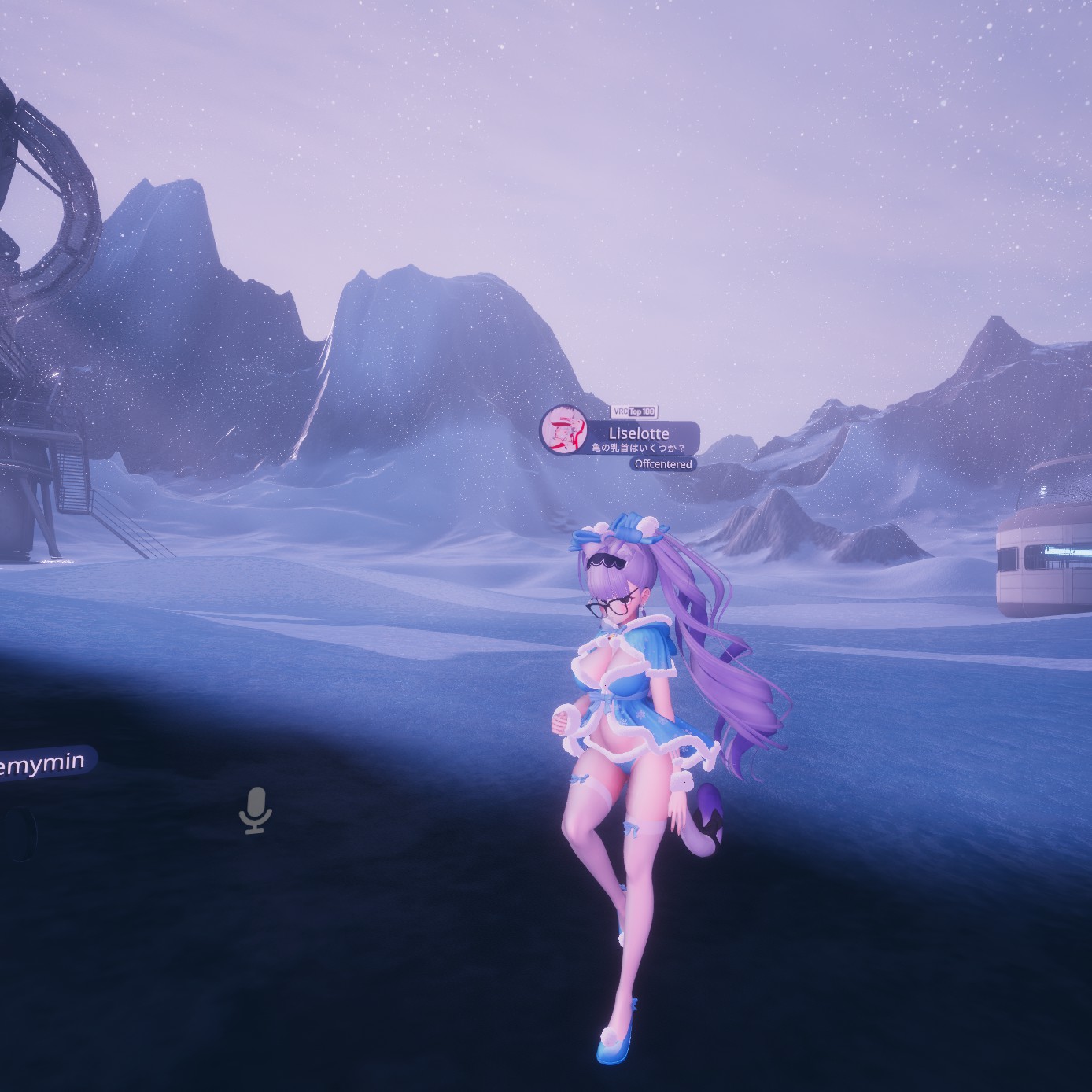
Task: Select the partially visible emymin nameplate
Action: pos(47,764)
